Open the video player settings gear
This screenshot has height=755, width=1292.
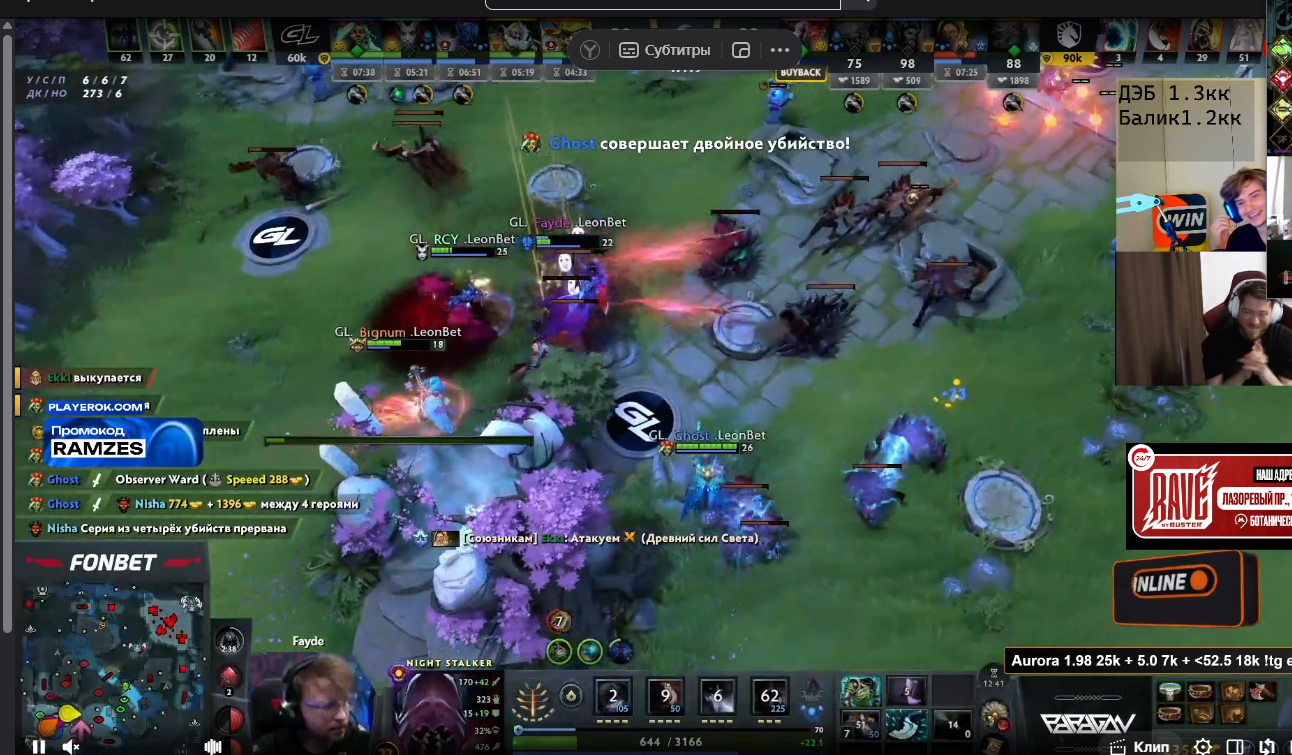1203,746
